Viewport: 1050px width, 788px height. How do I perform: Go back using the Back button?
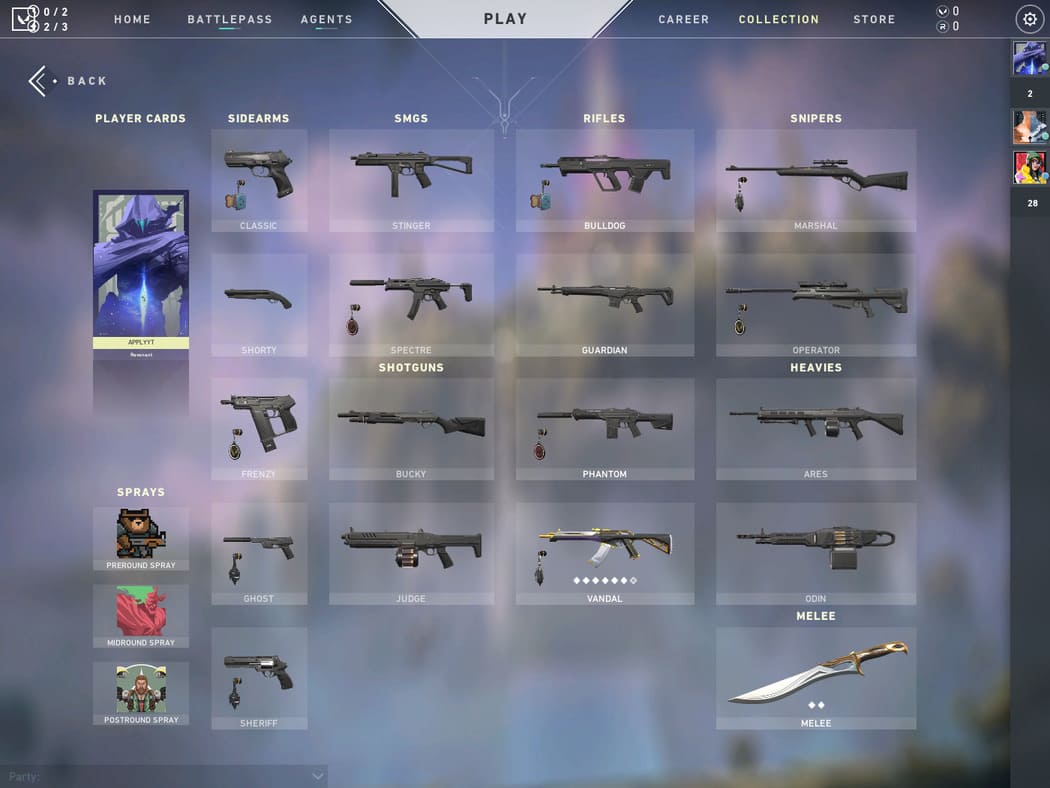(x=68, y=81)
